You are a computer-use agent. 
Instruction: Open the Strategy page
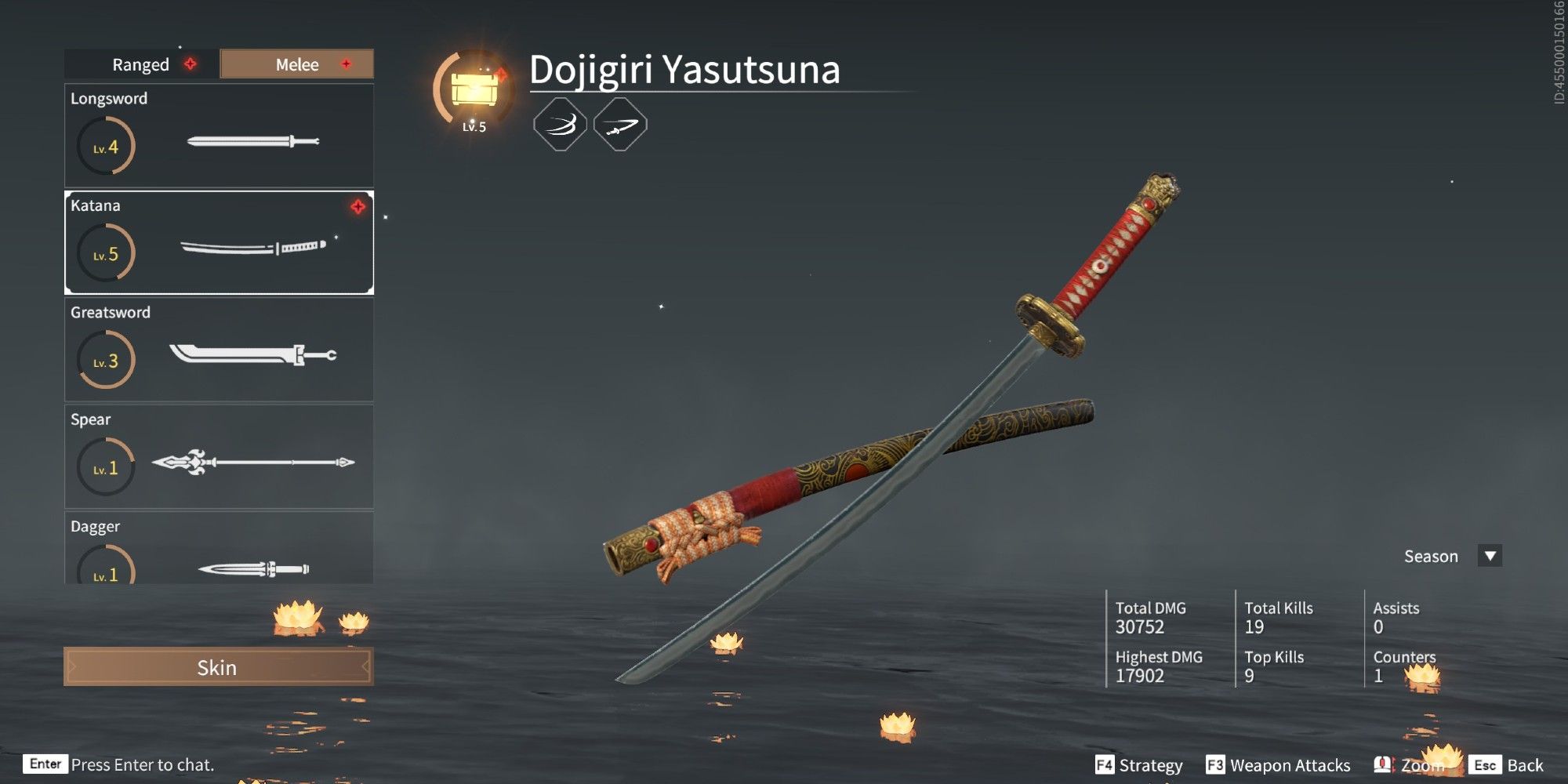1139,765
